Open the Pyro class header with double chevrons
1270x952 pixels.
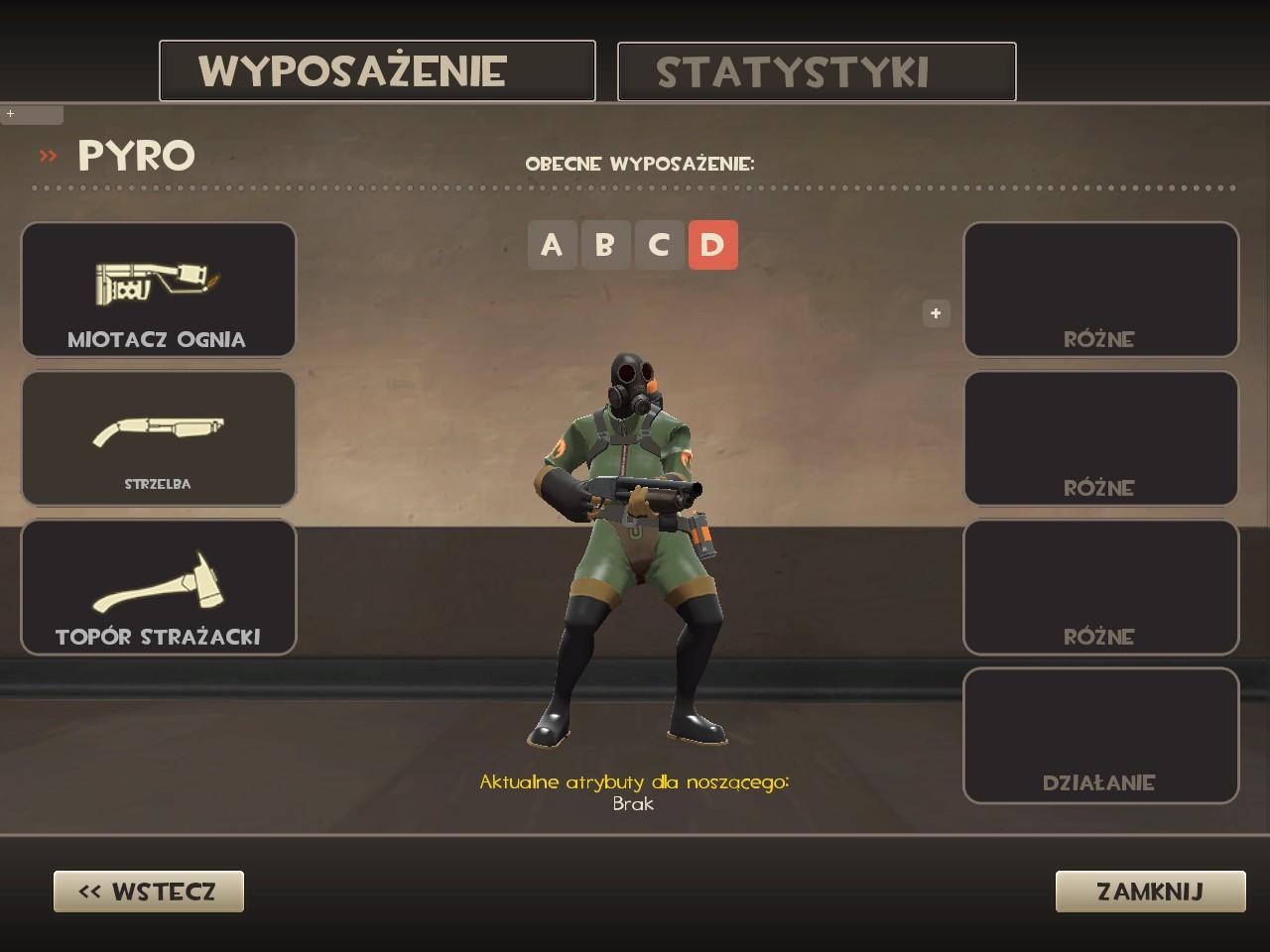(x=119, y=156)
